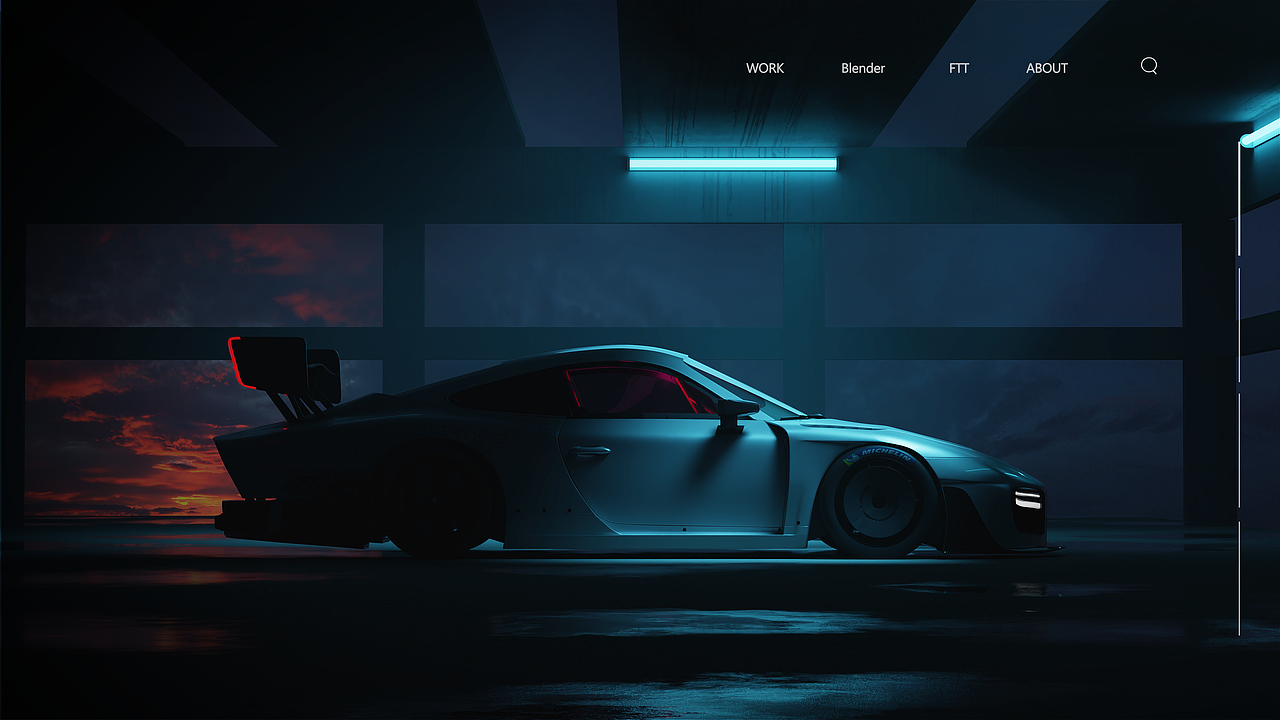Click the WORK navigation link
The image size is (1280, 720).
(x=764, y=68)
